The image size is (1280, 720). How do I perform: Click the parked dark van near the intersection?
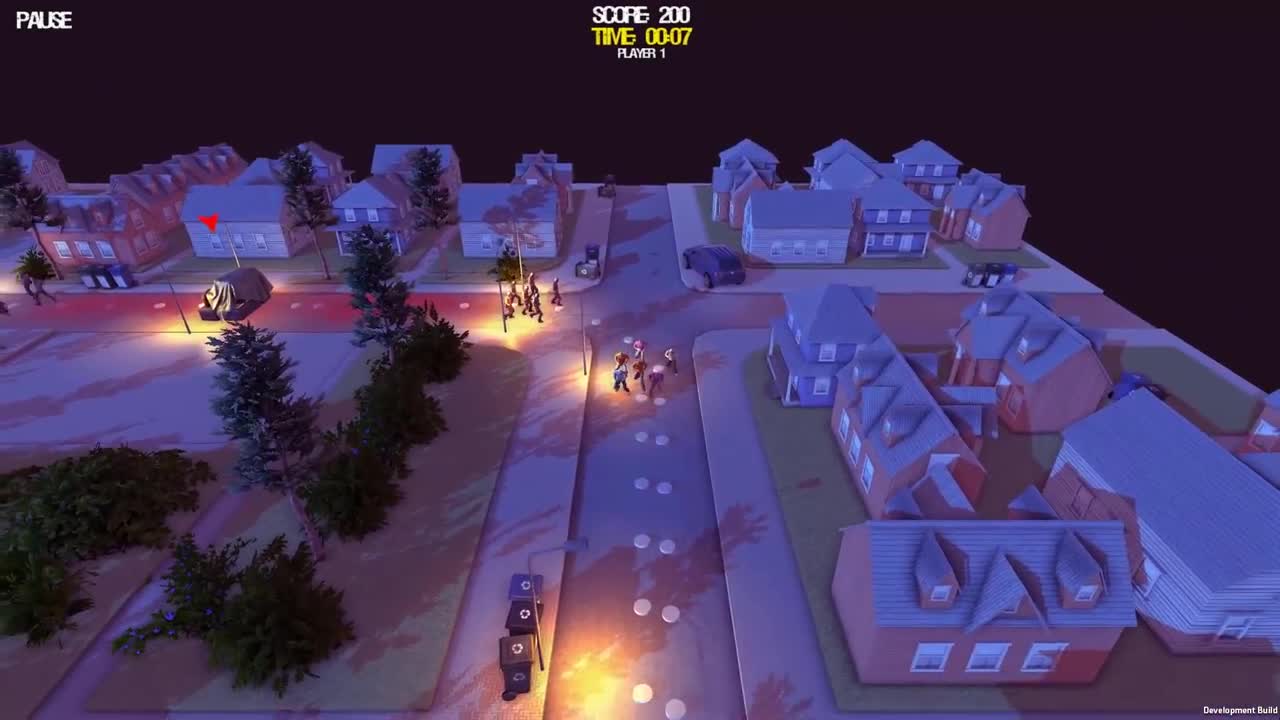click(x=711, y=263)
